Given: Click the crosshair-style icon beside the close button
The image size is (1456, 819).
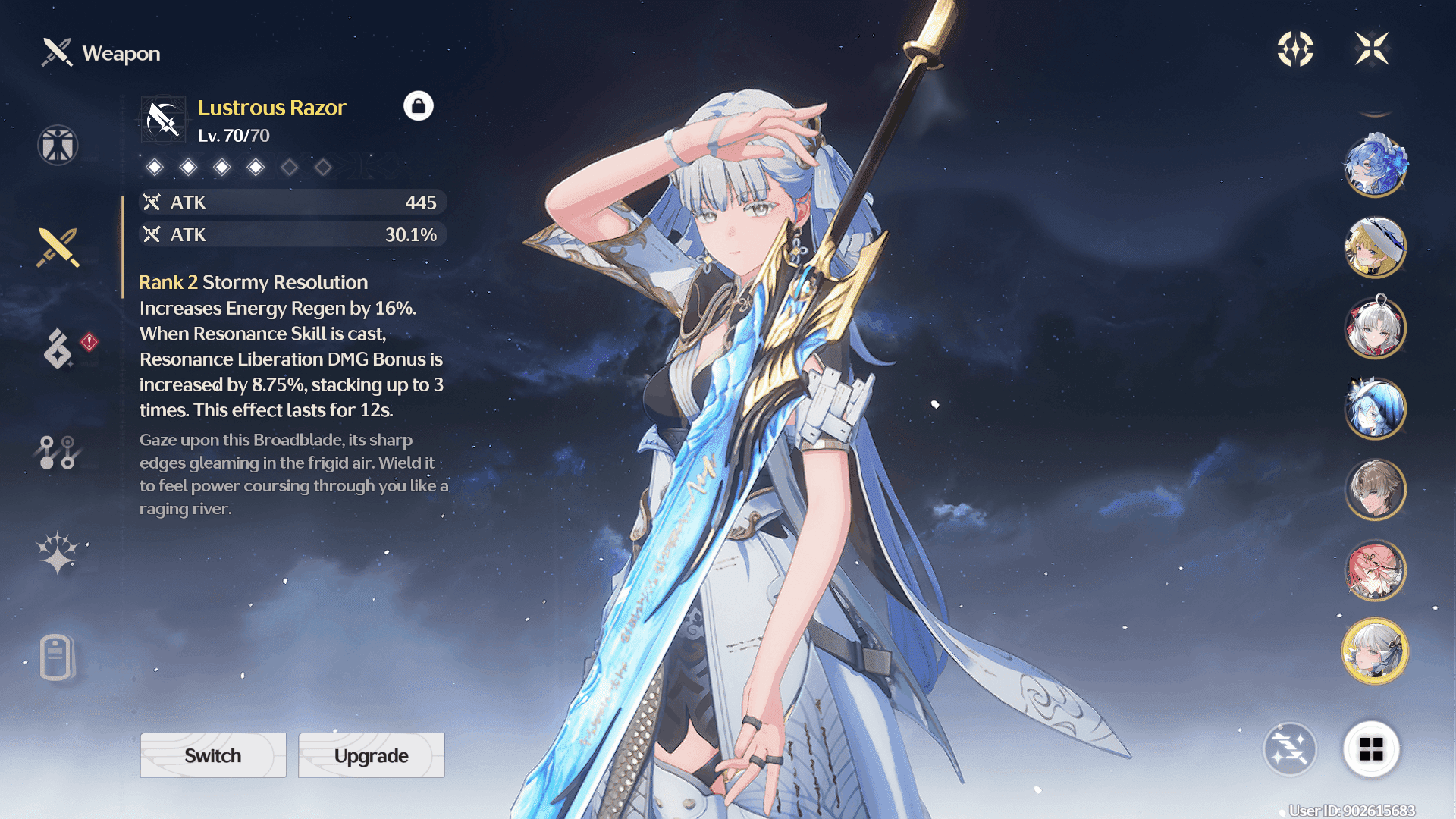Looking at the screenshot, I should tap(1295, 49).
